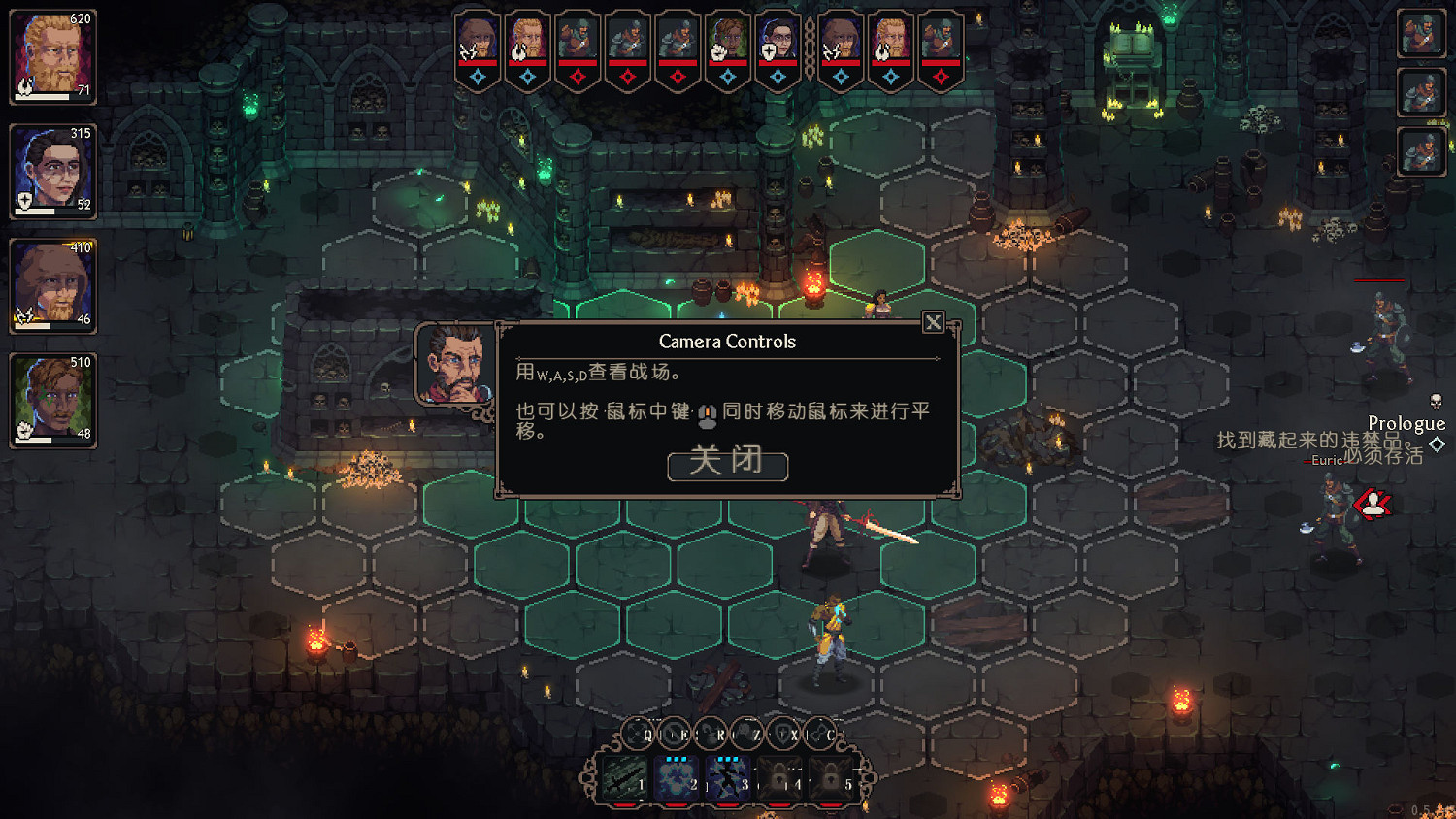Select the sword attack skill in slot 1
Viewport: 1456px width, 819px height.
pyautogui.click(x=623, y=778)
